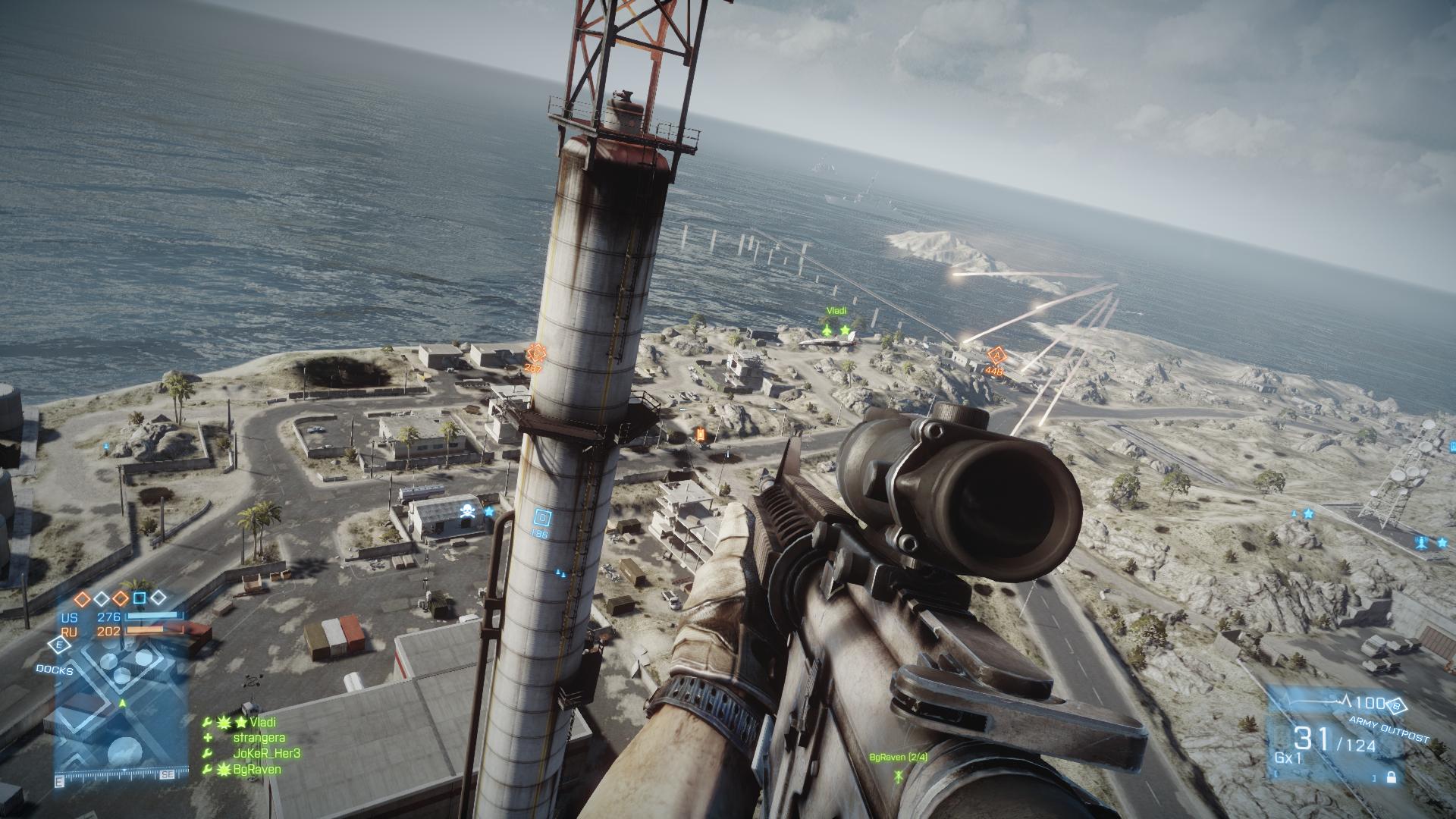The width and height of the screenshot is (1456, 819).
Task: Click the blue square flag status icon
Action: pyautogui.click(x=140, y=599)
